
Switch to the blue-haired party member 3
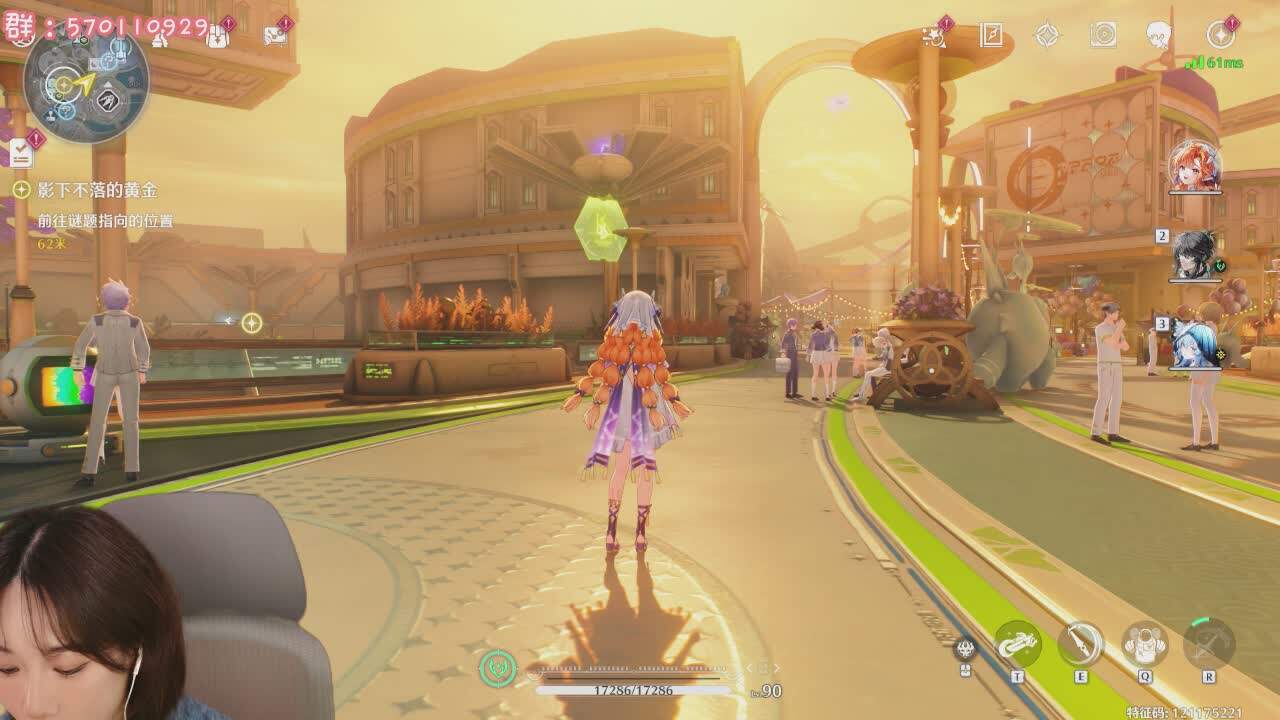1196,343
